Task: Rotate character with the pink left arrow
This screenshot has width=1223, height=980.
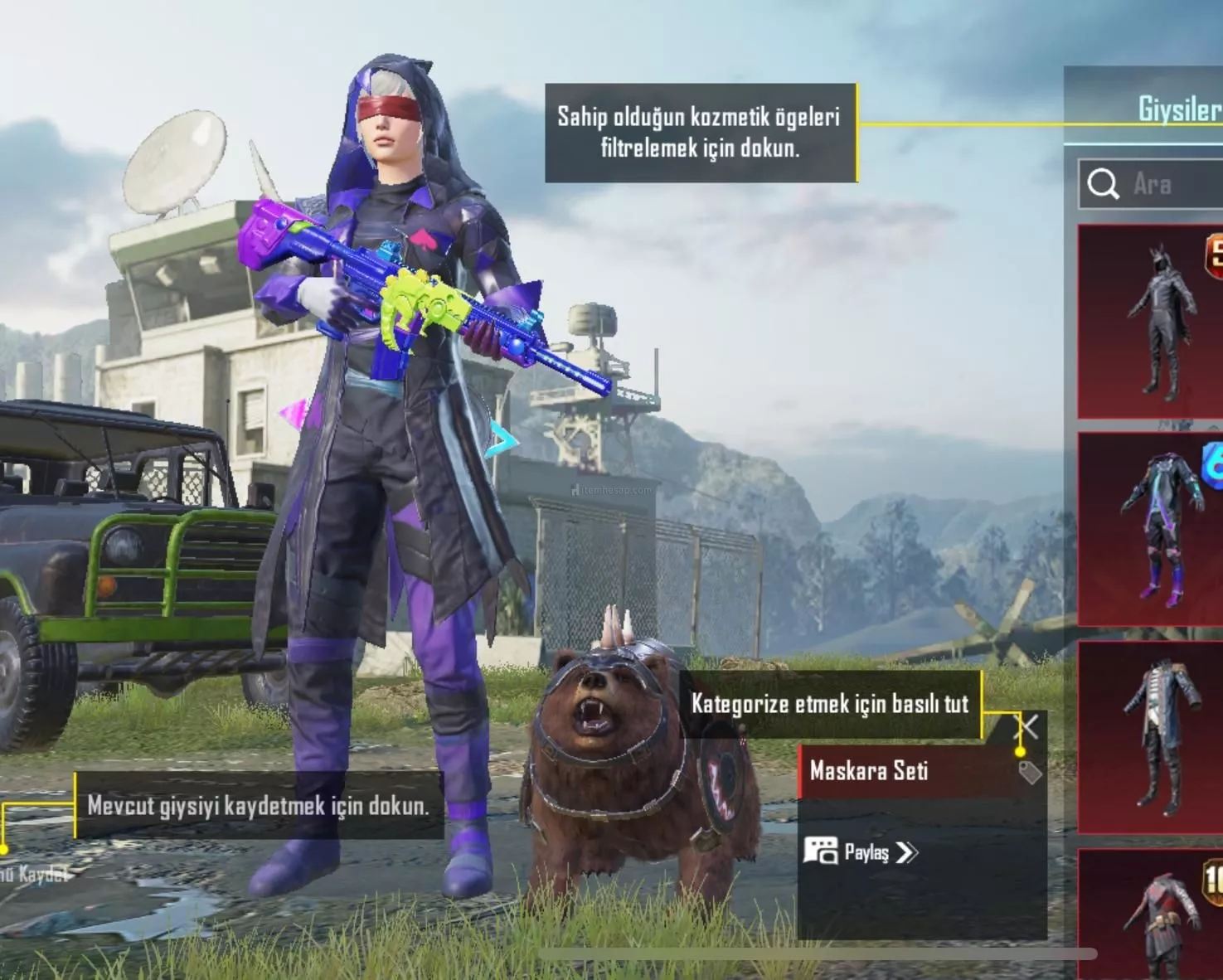Action: pyautogui.click(x=294, y=413)
